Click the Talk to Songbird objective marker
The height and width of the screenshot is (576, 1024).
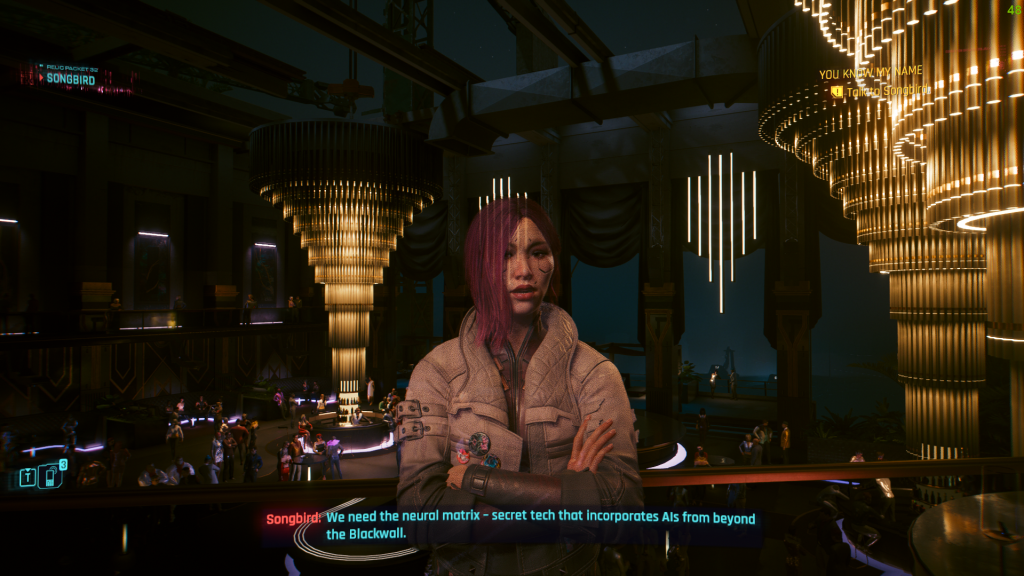click(837, 91)
